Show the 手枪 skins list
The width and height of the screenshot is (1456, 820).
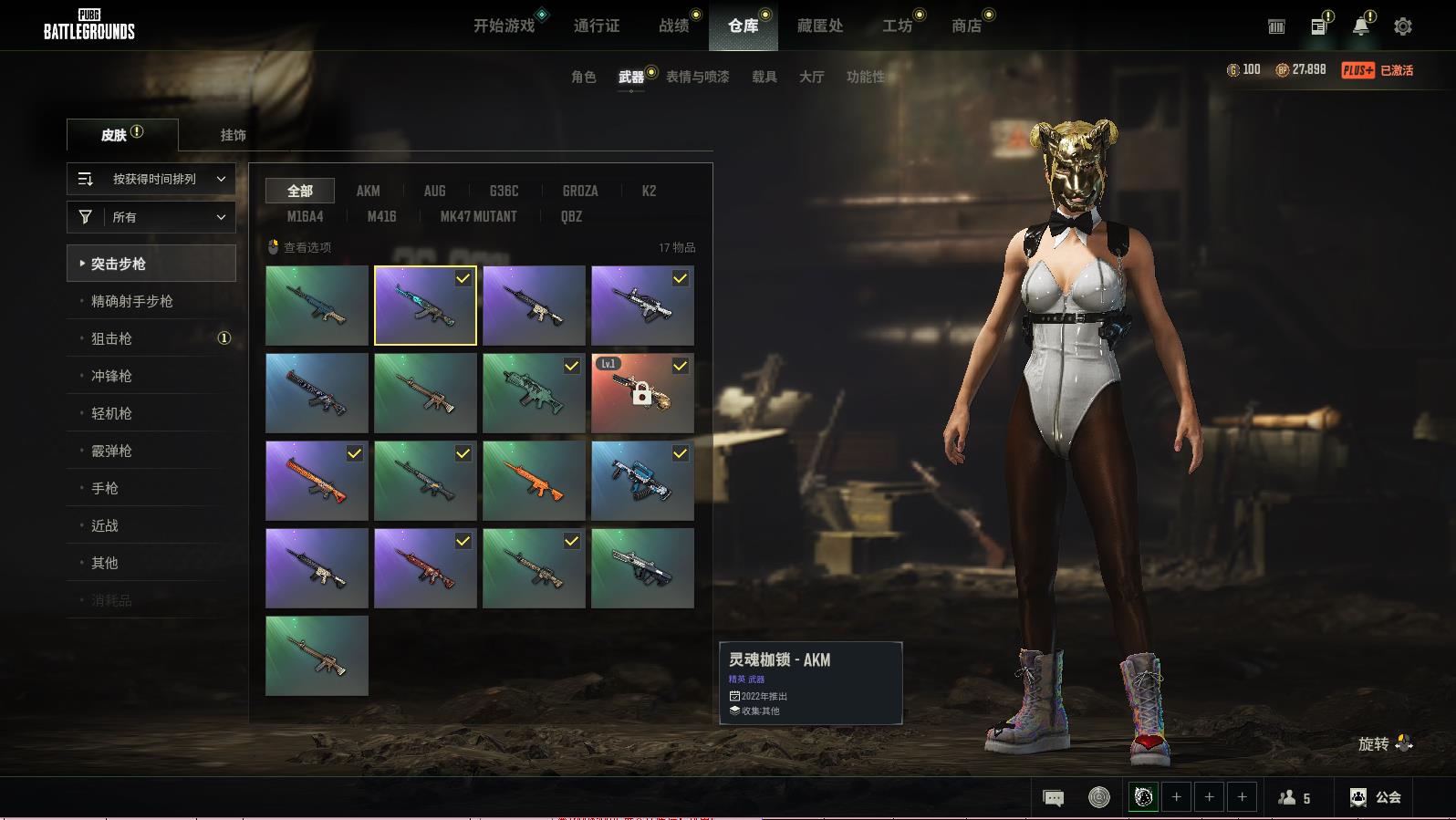pos(105,488)
